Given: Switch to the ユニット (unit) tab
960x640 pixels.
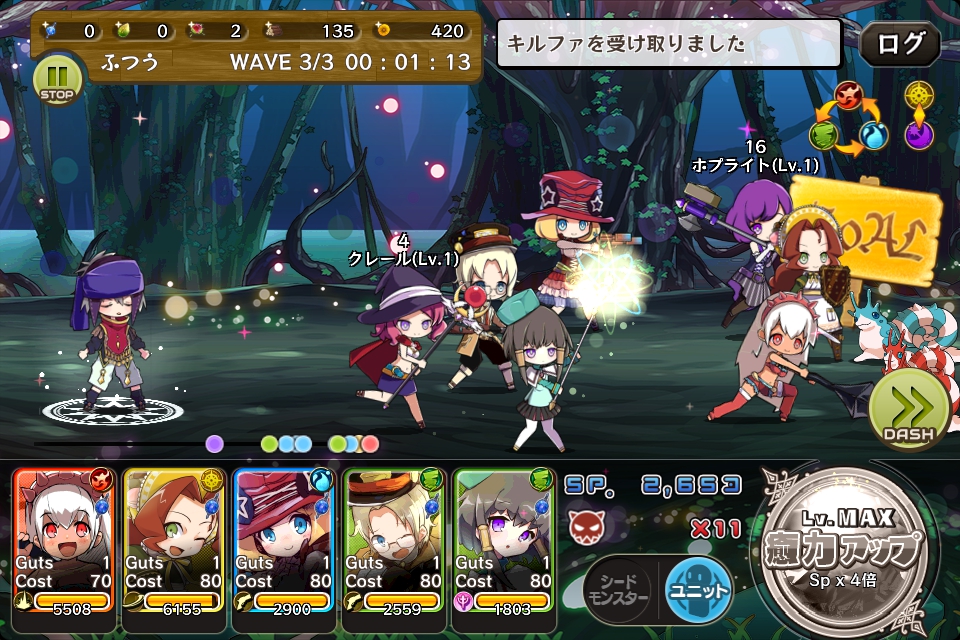Looking at the screenshot, I should click(698, 589).
